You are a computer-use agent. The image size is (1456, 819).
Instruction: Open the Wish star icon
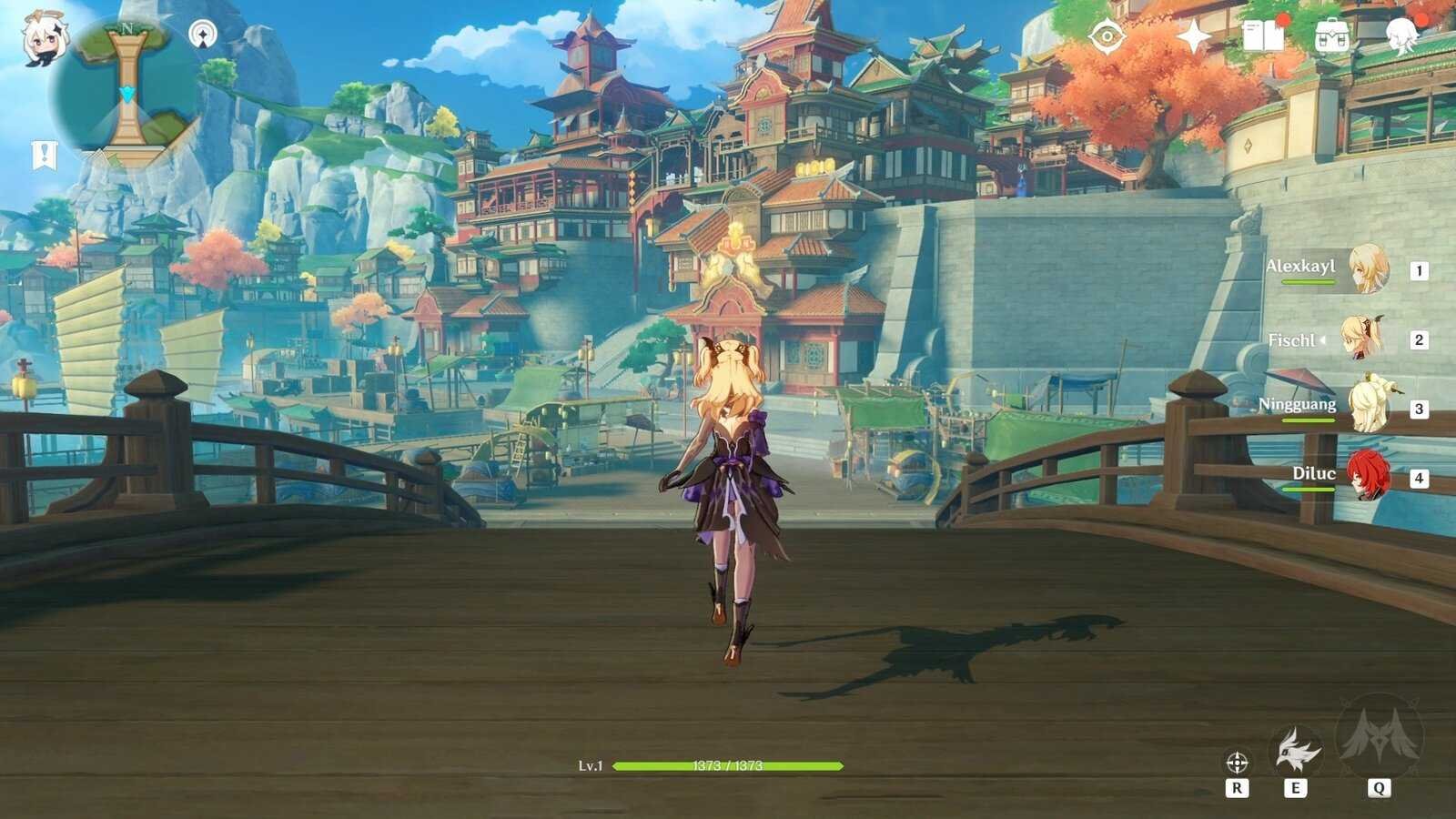(x=1192, y=37)
